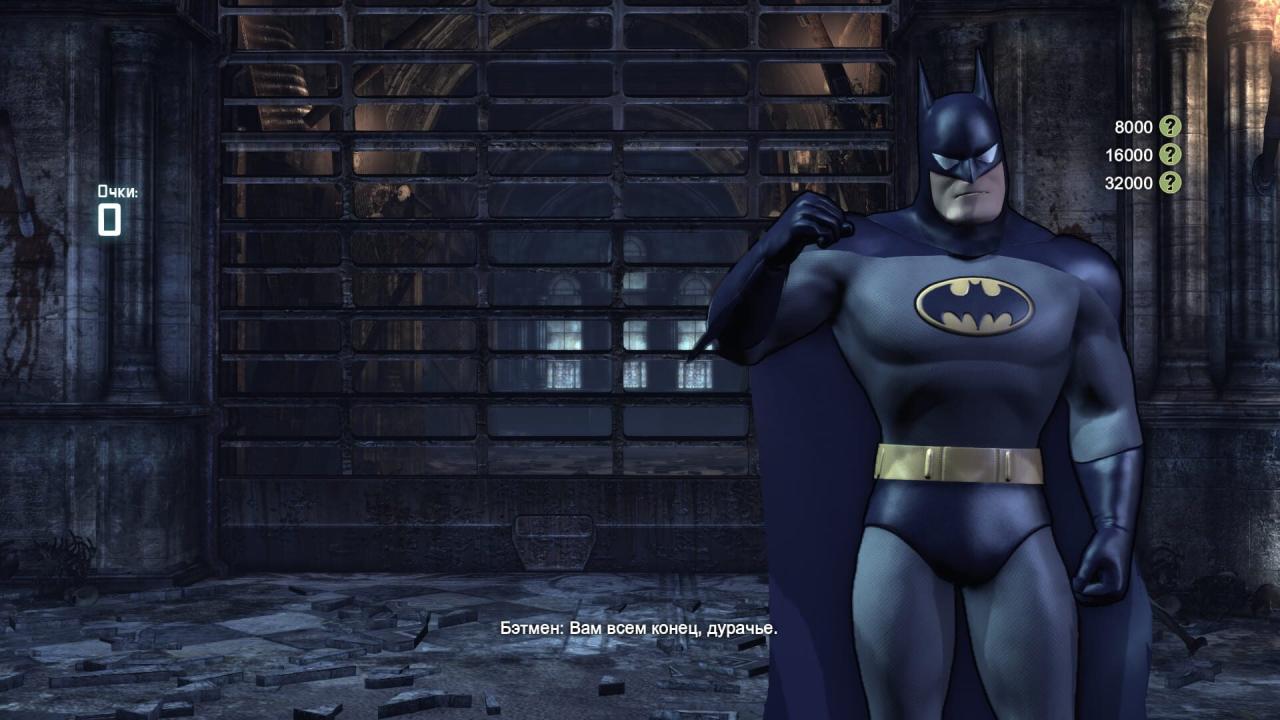The image size is (1280, 720).
Task: Select the medal icon next to 16000
Action: 1170,155
